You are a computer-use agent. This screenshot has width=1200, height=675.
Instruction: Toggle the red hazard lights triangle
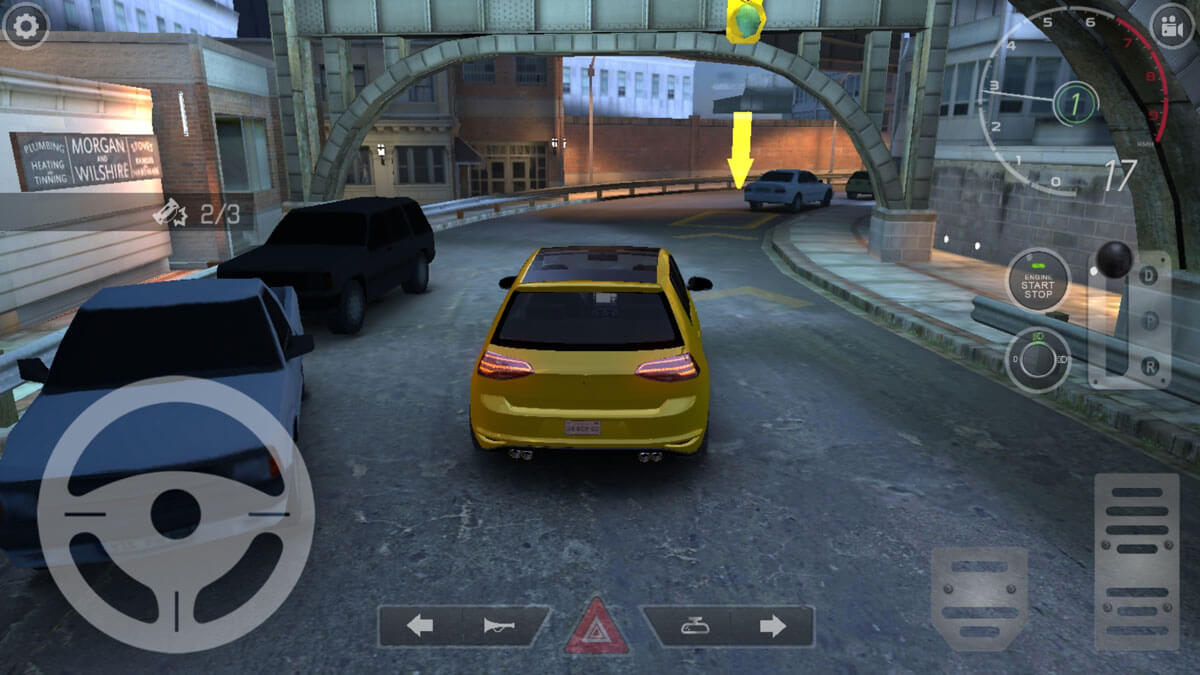tap(597, 628)
